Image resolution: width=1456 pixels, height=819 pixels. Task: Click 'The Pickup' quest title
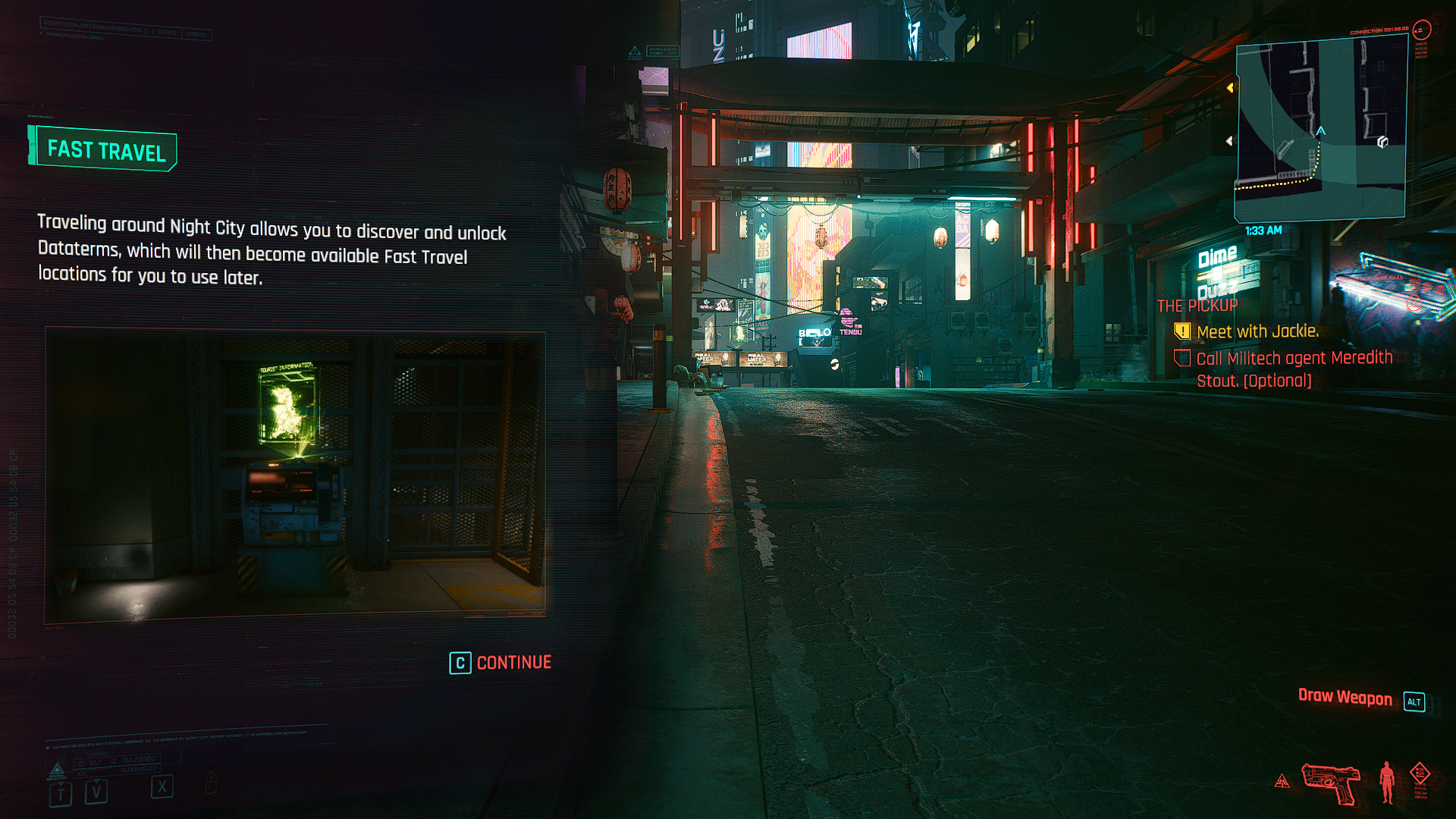[1197, 306]
